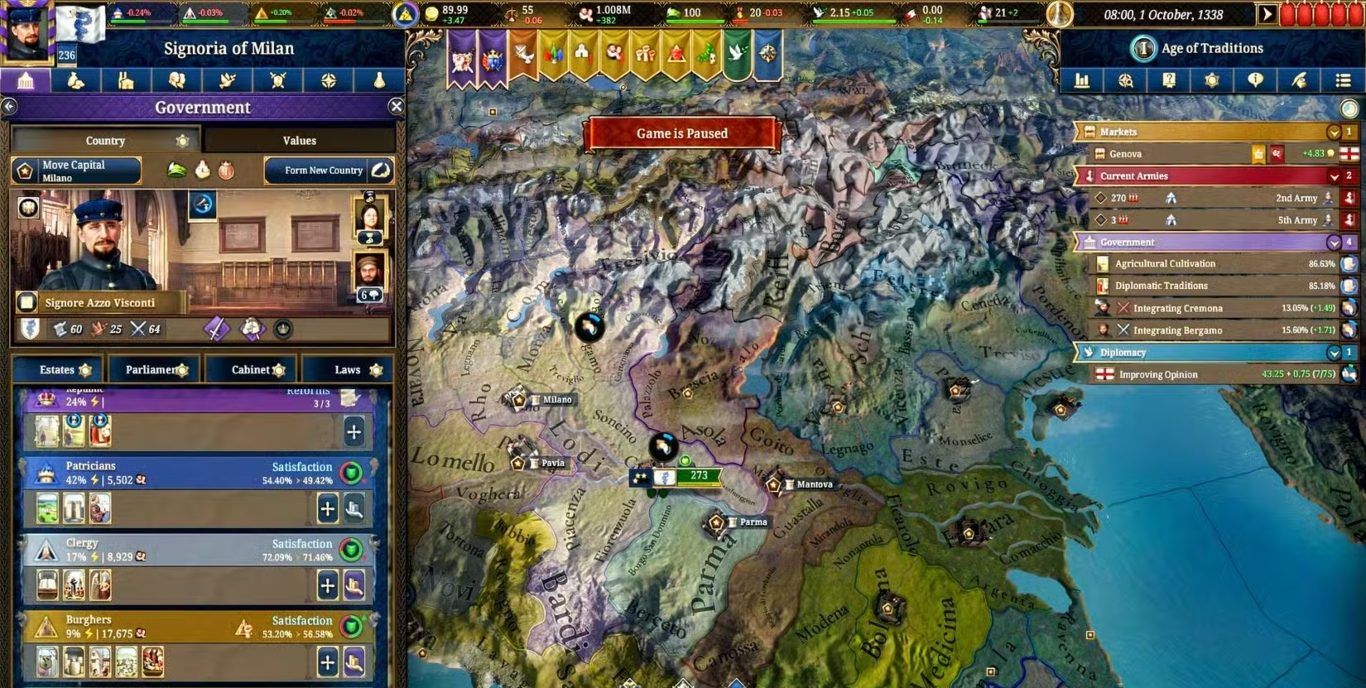Add a privilege to the Burghers estate
Viewport: 1366px width, 688px height.
[x=328, y=661]
